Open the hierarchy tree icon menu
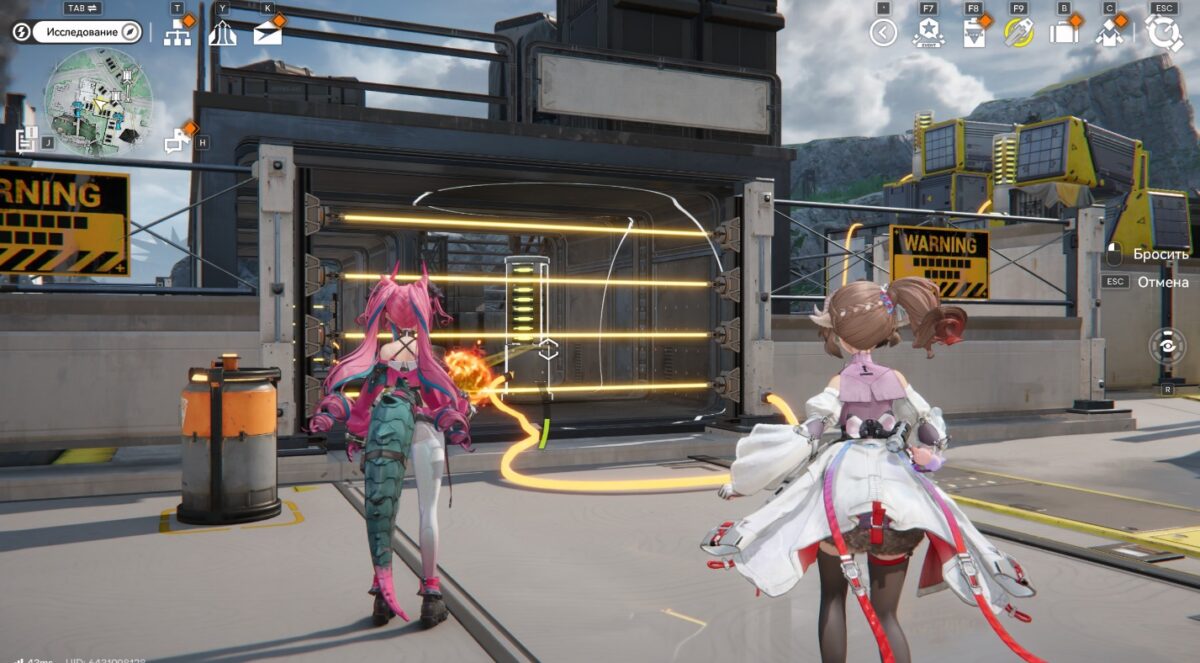1200x663 pixels. (178, 32)
